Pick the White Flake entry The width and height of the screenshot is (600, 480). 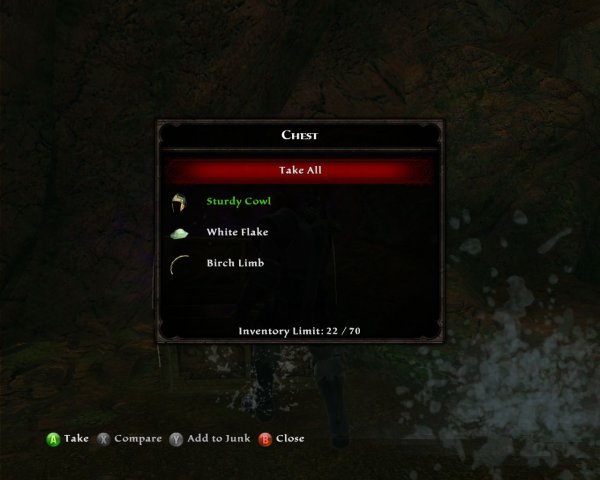point(237,232)
